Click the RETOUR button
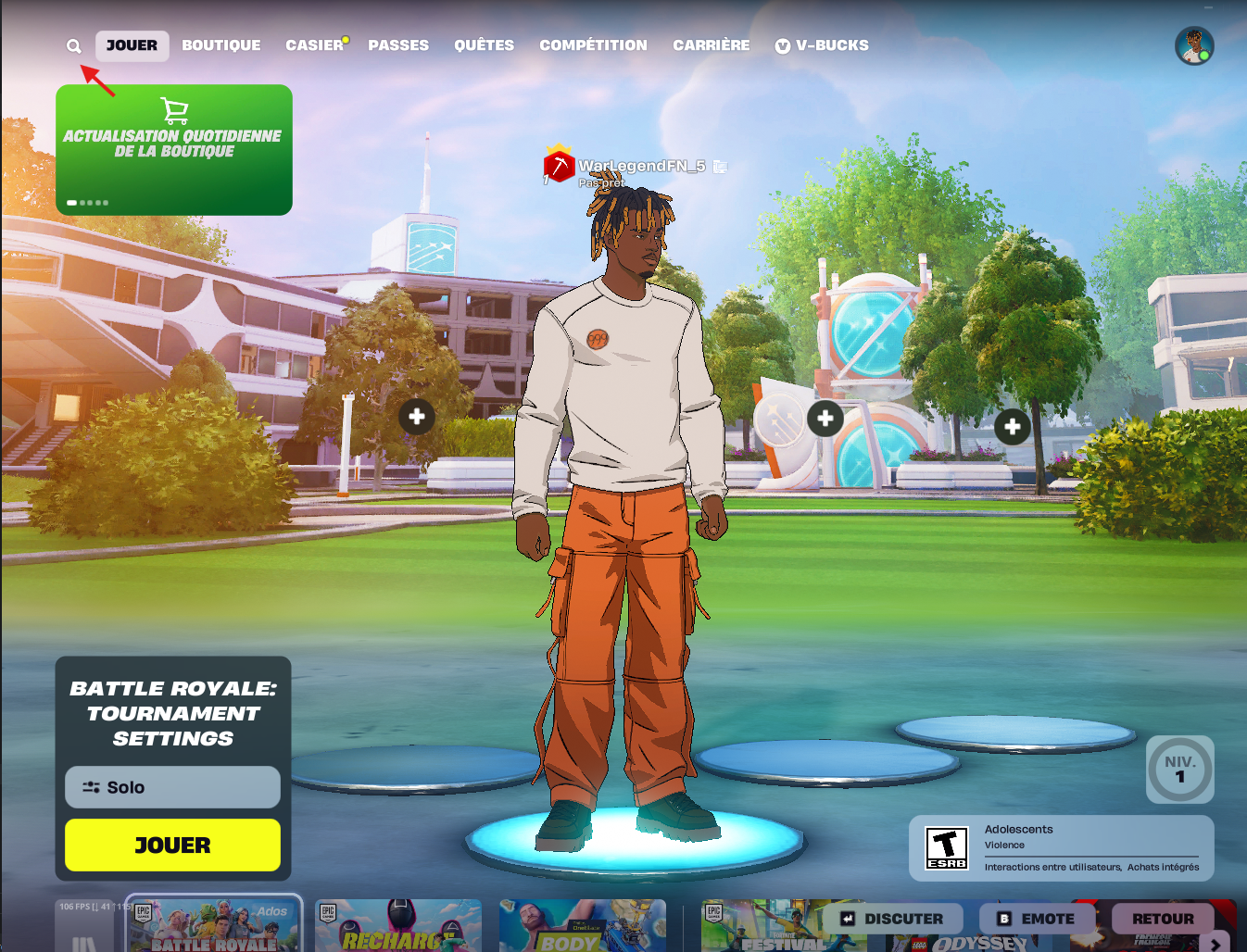Screen dimensions: 1247x952 tap(1163, 919)
